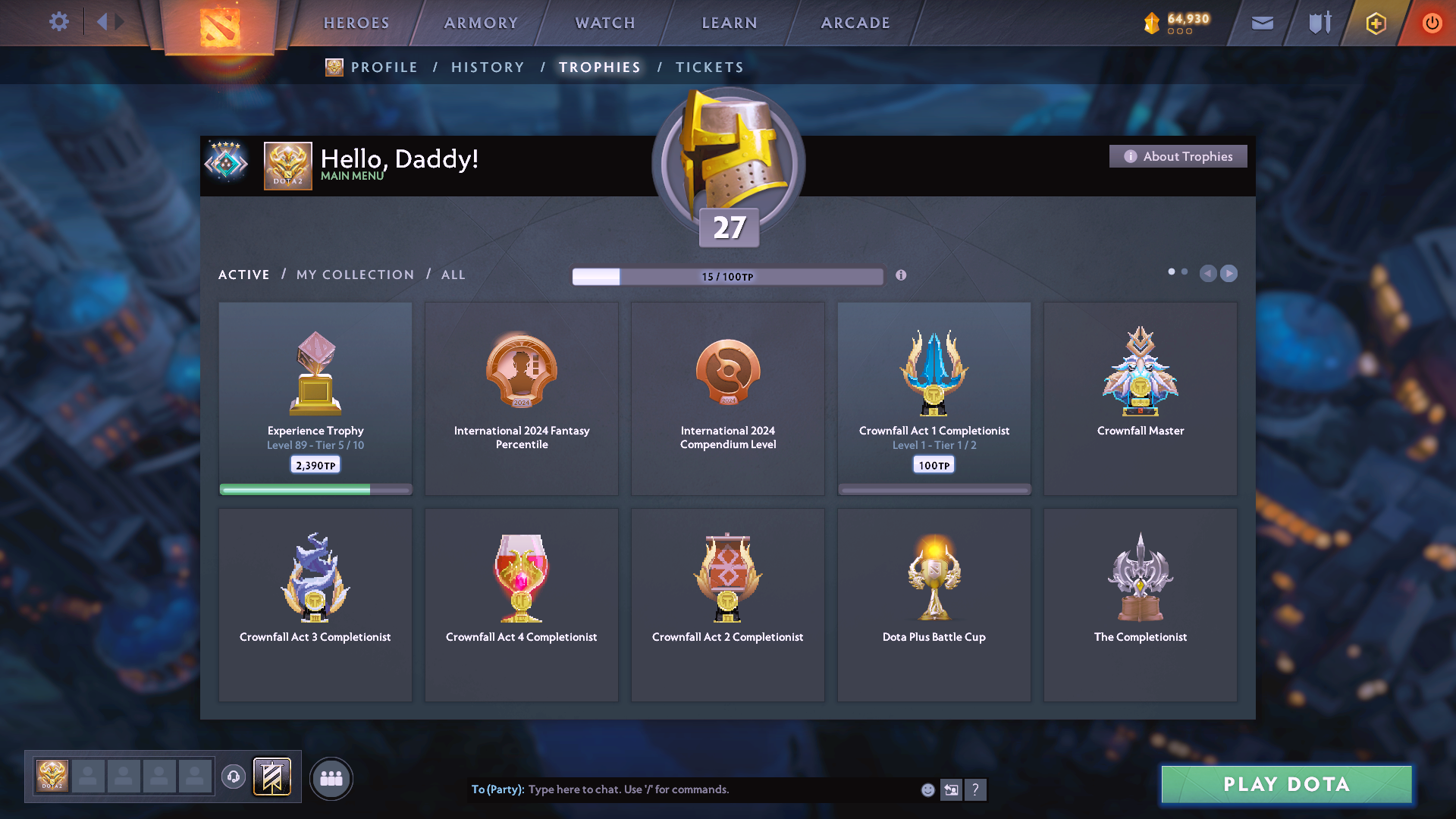The image size is (1456, 819).
Task: Click the 15/100TP progress bar
Action: pyautogui.click(x=728, y=276)
